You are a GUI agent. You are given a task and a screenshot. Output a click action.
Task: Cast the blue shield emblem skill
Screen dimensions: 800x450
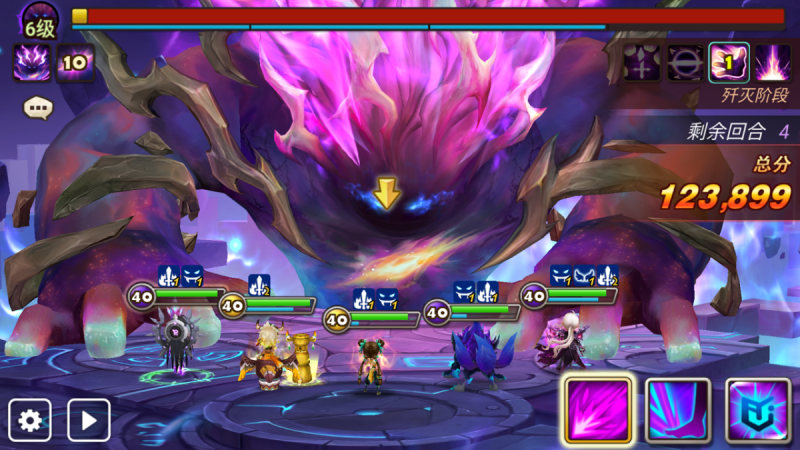758,410
